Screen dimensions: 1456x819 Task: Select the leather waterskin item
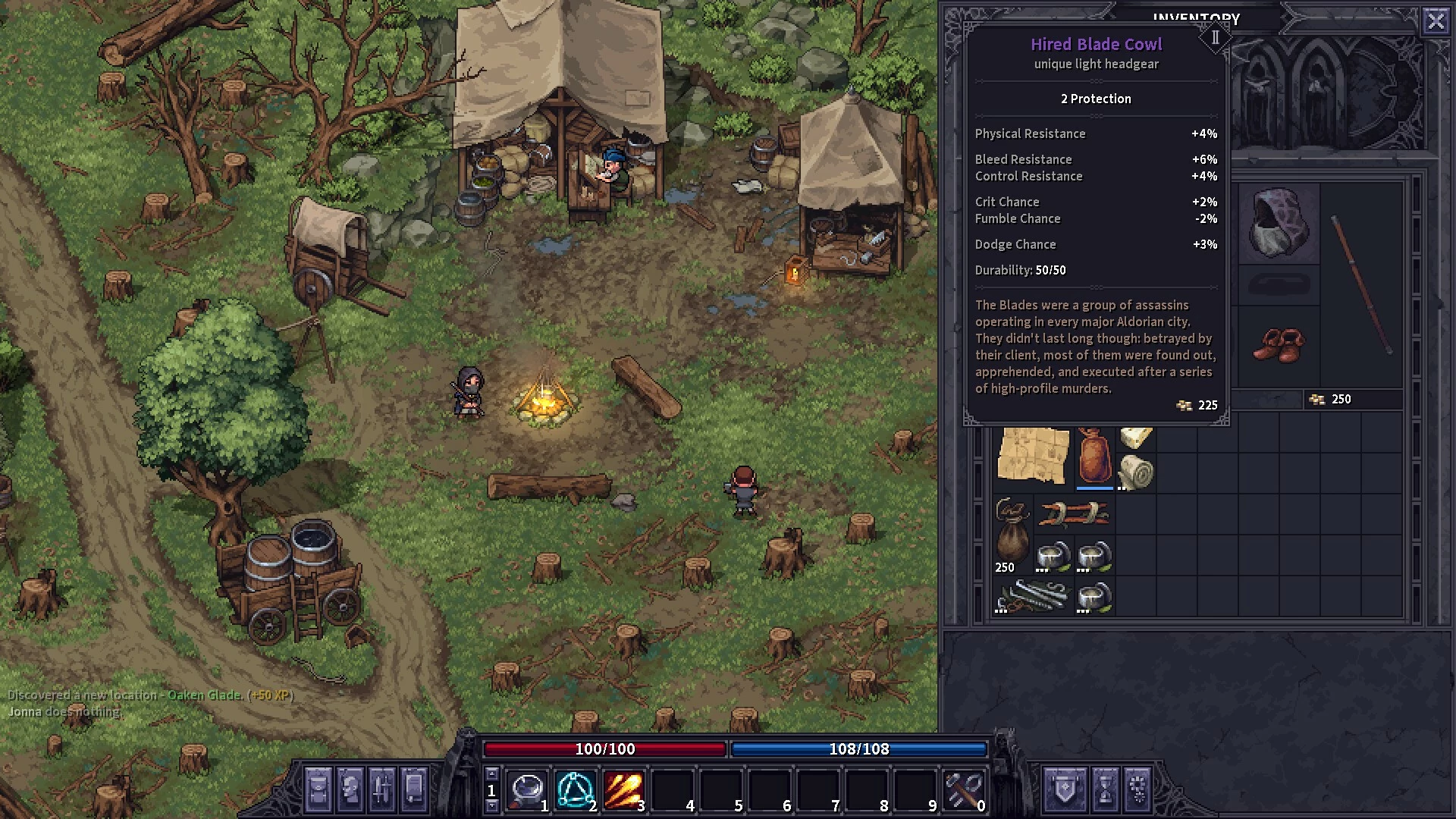(x=1094, y=456)
